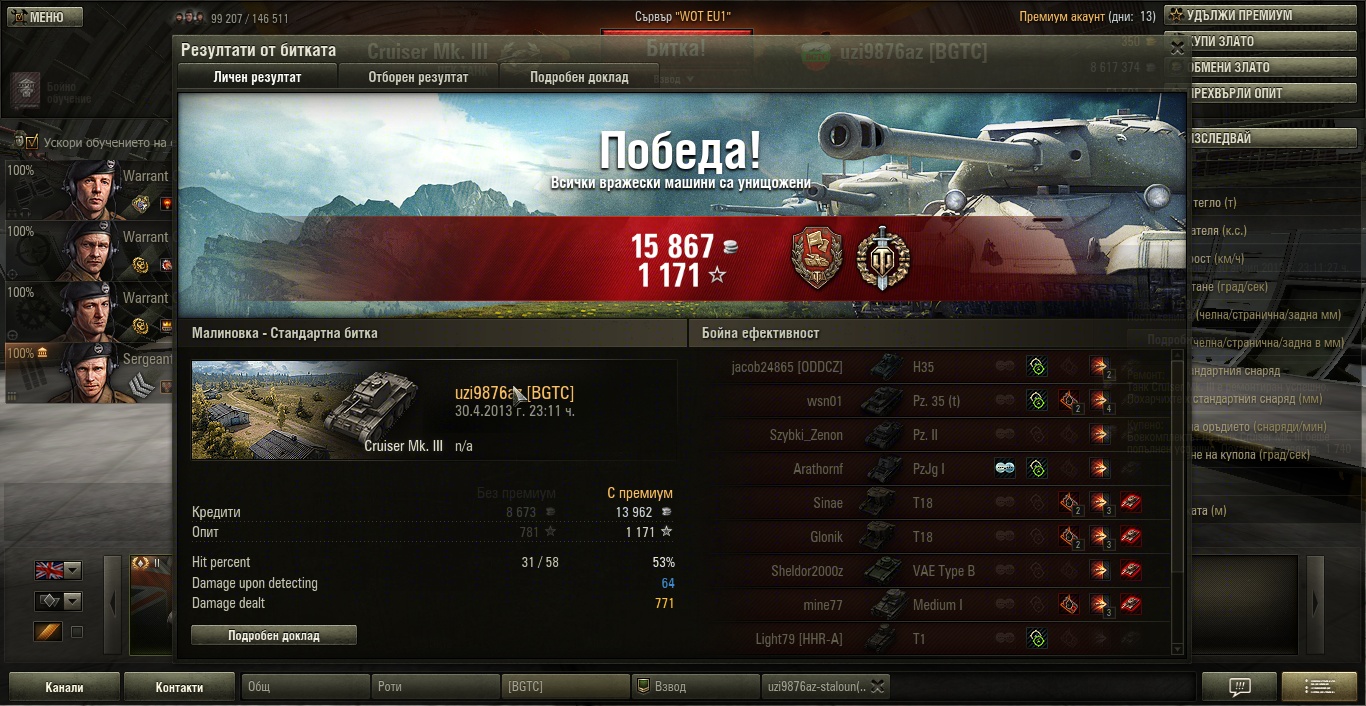Select the Общ chat tab
The width and height of the screenshot is (1366, 706).
[x=305, y=687]
